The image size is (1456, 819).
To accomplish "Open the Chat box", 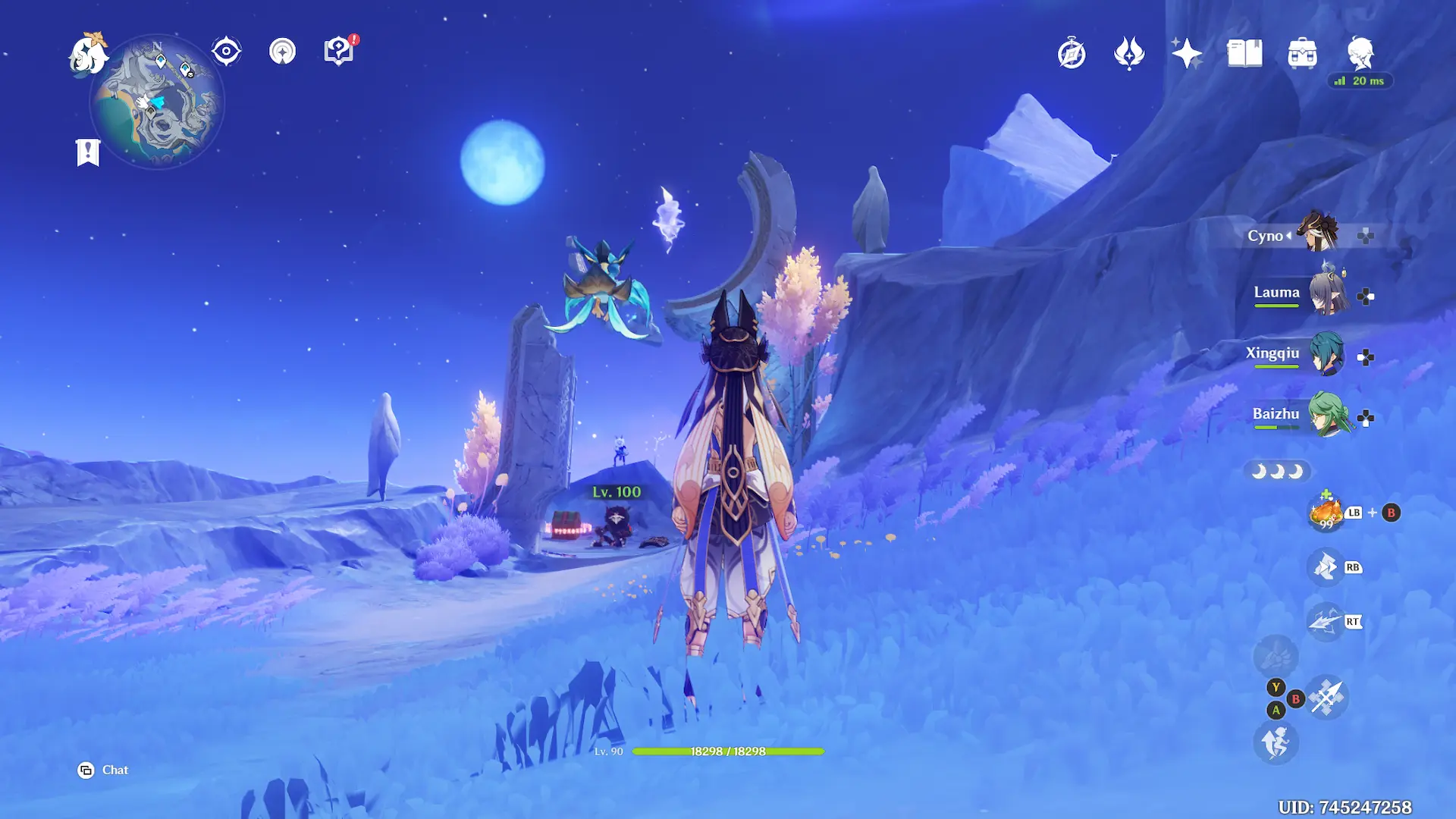I will [103, 770].
